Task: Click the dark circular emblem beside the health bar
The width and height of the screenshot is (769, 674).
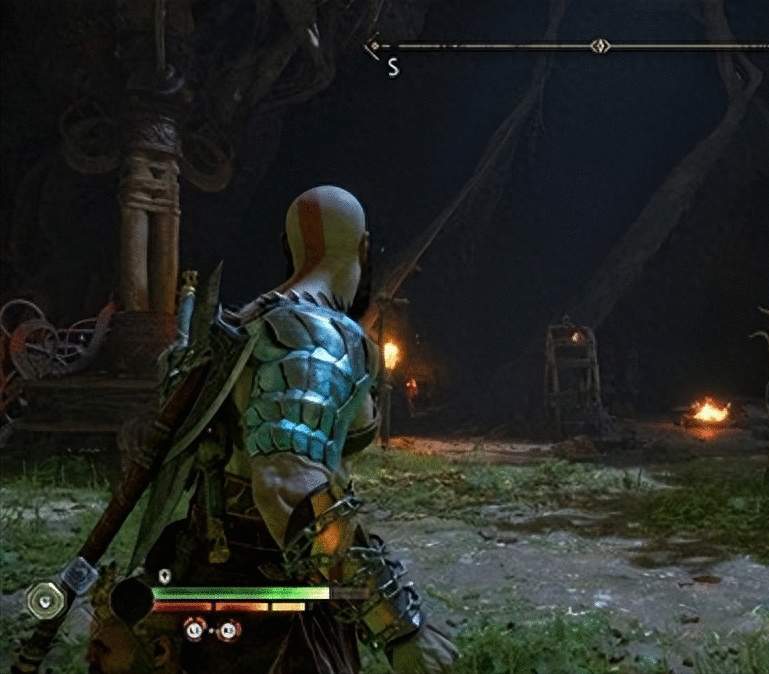Action: click(131, 600)
